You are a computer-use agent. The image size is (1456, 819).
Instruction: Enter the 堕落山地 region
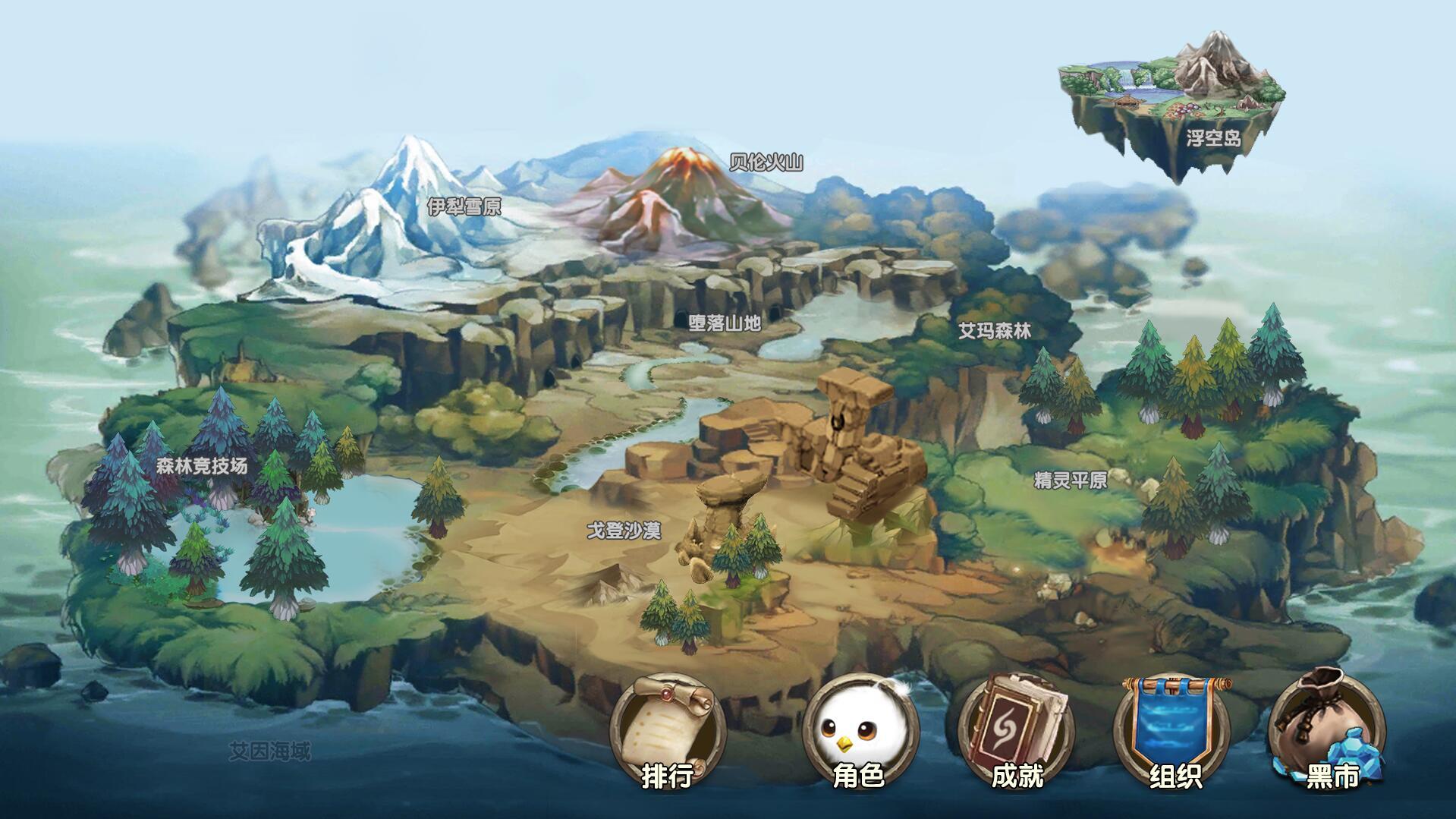tap(725, 323)
